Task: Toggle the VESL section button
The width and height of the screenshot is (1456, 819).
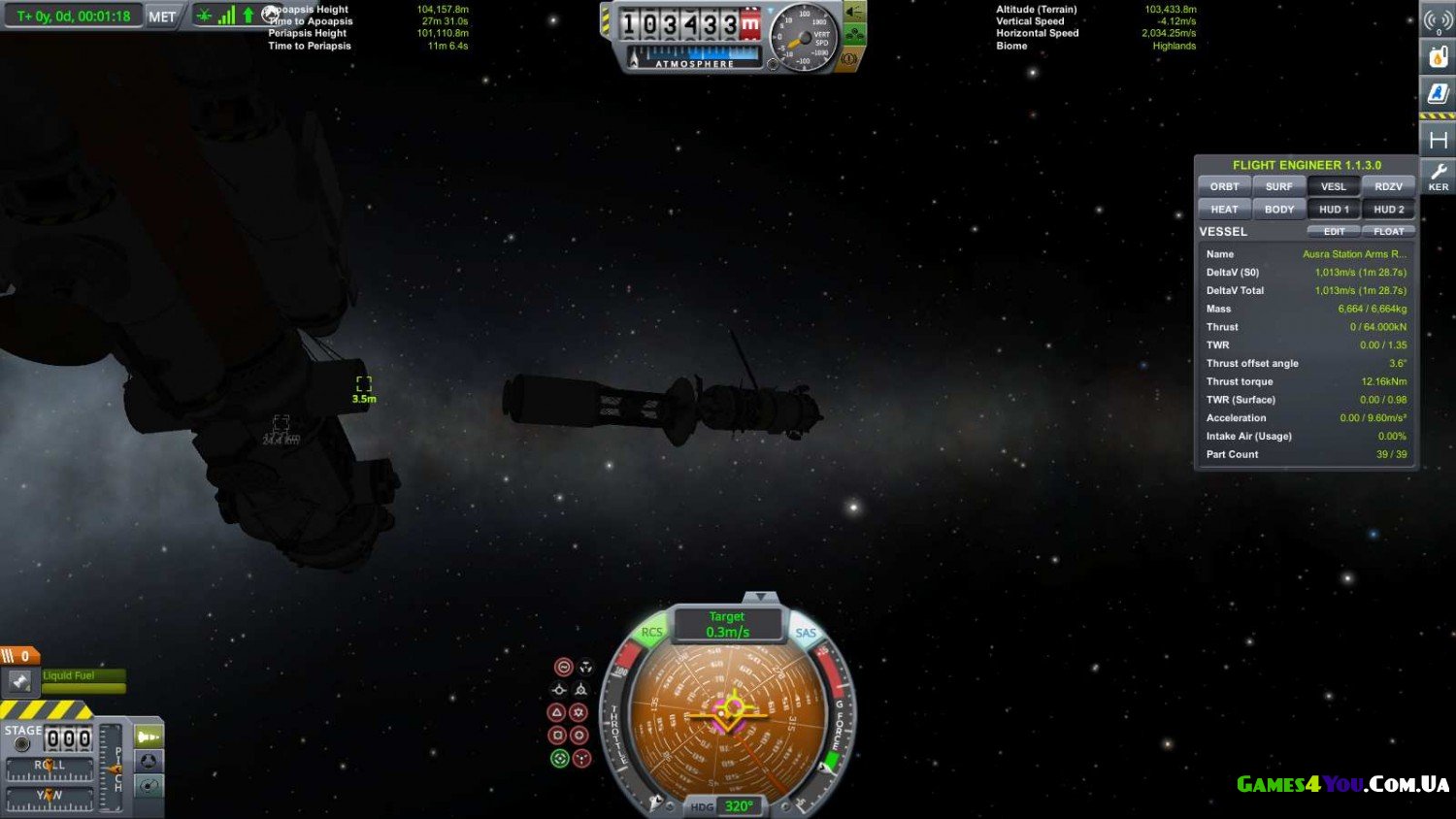Action: (1334, 186)
